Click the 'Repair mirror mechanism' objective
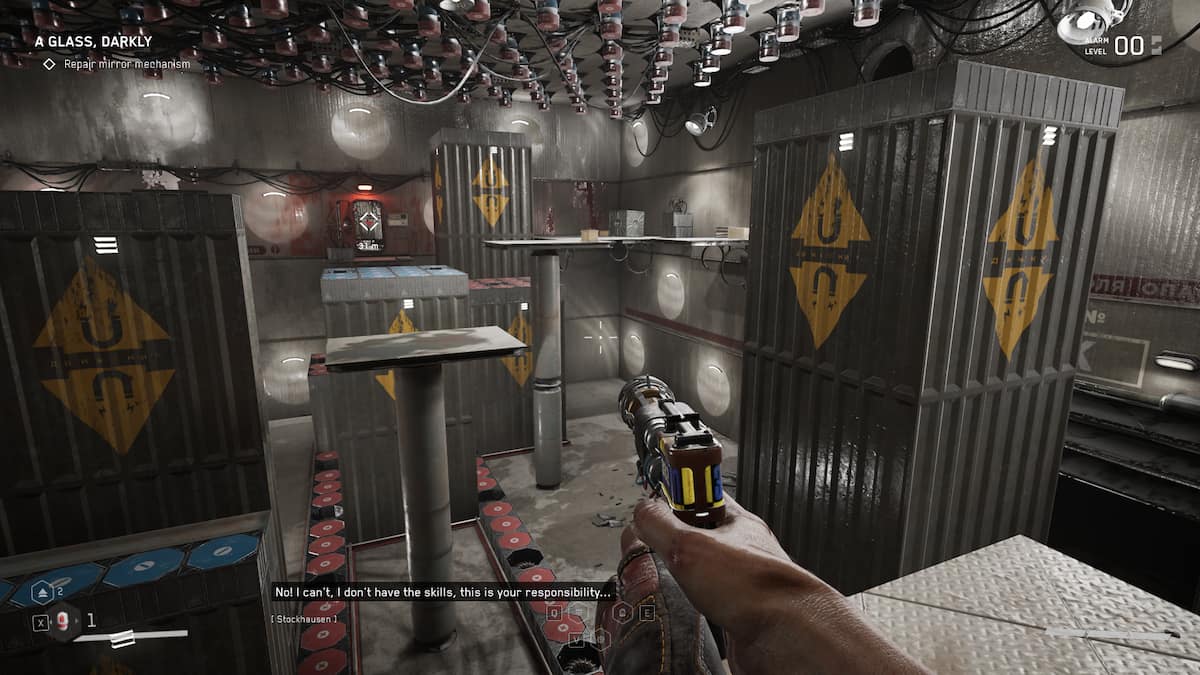The height and width of the screenshot is (675, 1200). point(126,64)
